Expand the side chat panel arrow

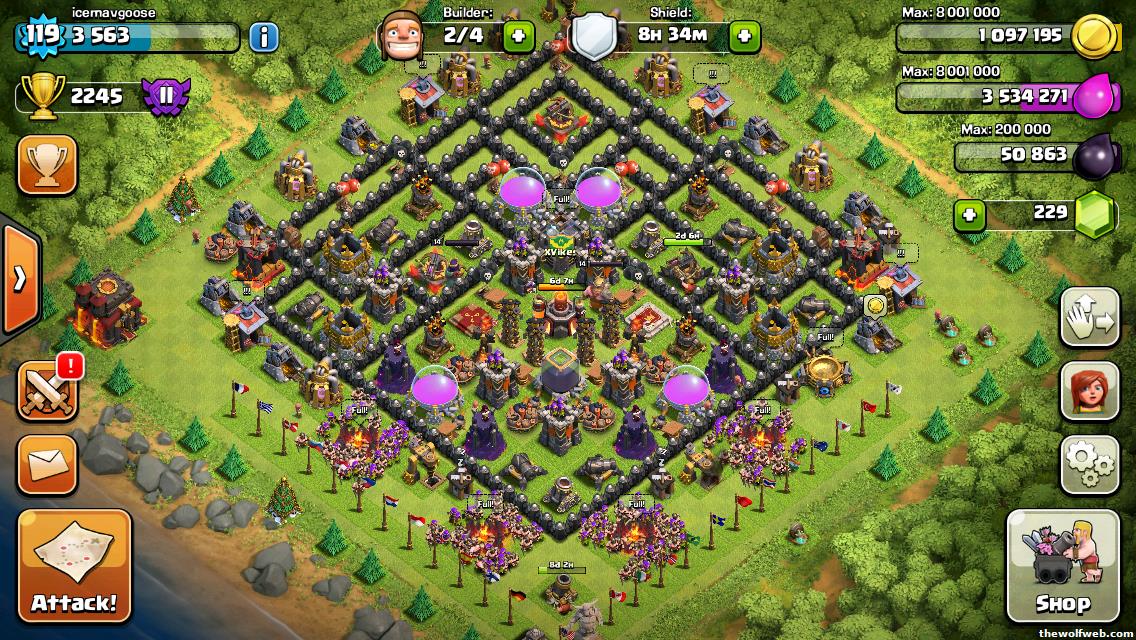(x=18, y=278)
